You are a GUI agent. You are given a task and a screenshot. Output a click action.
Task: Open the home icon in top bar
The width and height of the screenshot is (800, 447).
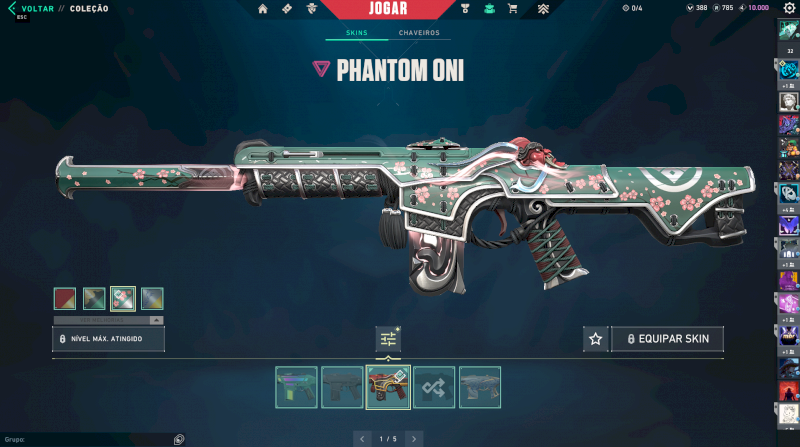pyautogui.click(x=263, y=9)
